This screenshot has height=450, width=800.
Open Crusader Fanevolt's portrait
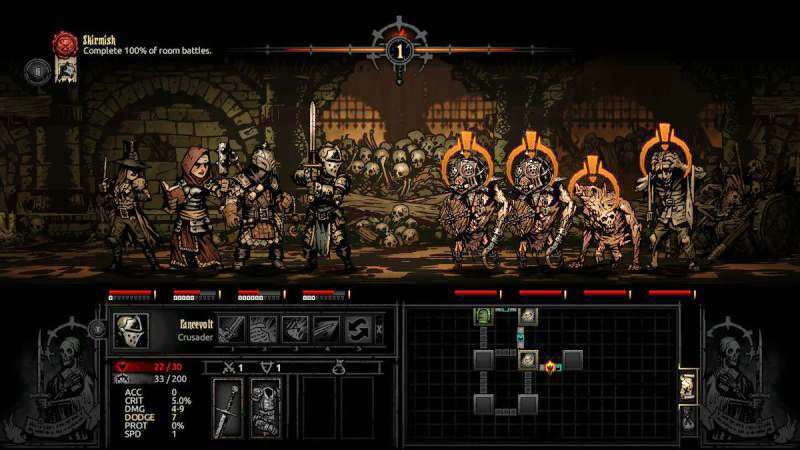131,330
